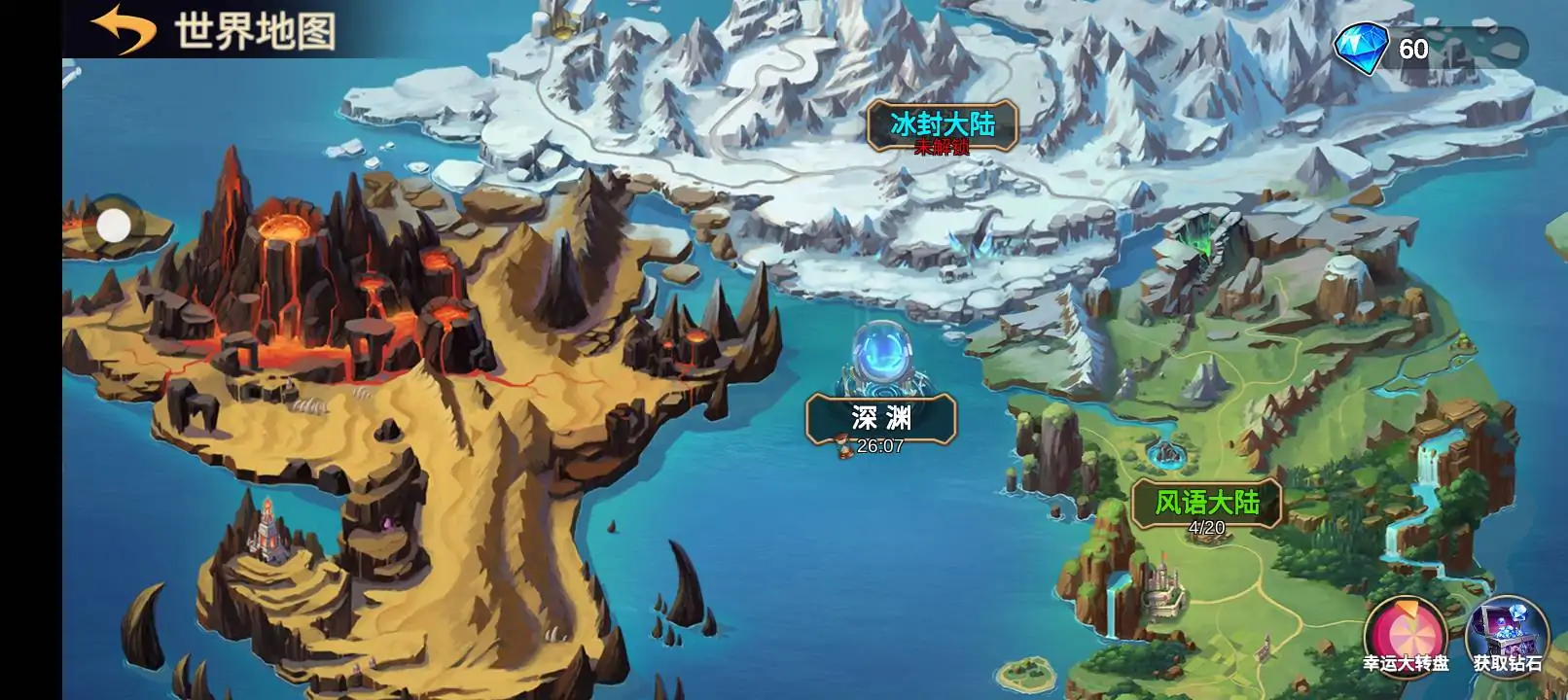Select the 冰封大陆 map label
Image resolution: width=1568 pixels, height=700 pixels.
[x=942, y=126]
